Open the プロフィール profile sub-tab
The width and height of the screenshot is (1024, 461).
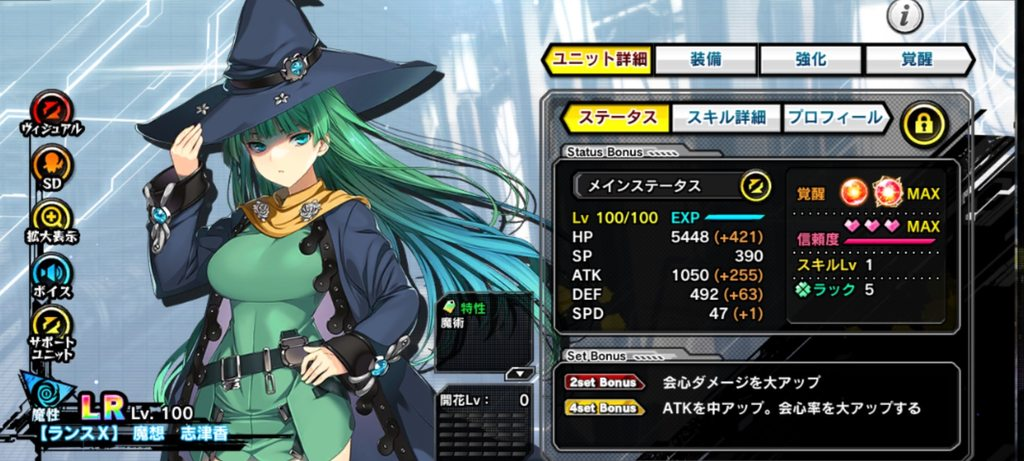click(x=835, y=118)
